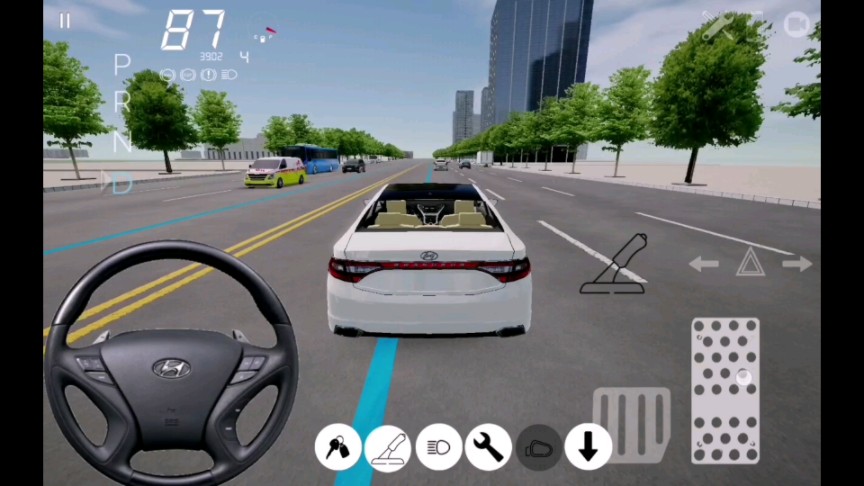Pull the large handbrake lever icon
The image size is (864, 486).
click(x=614, y=264)
